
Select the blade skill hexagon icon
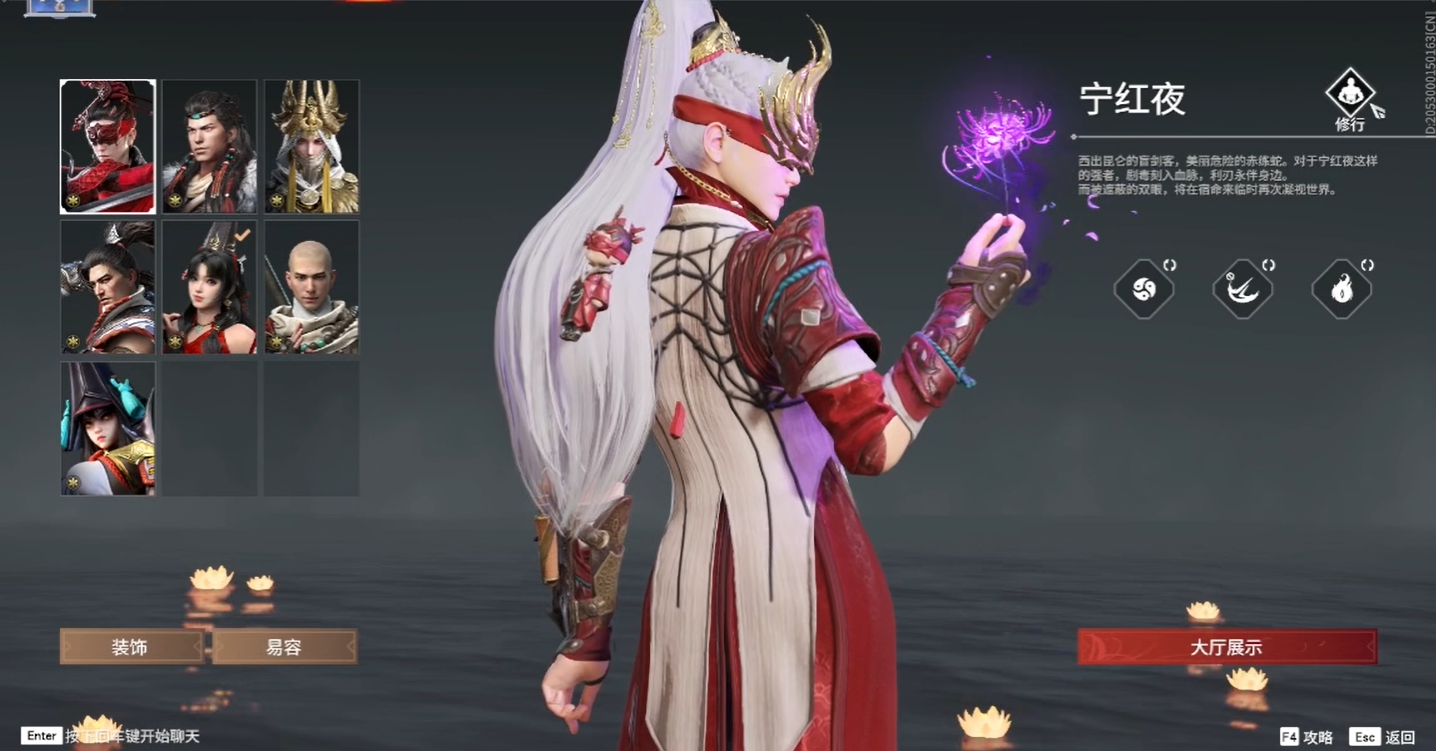(1242, 287)
